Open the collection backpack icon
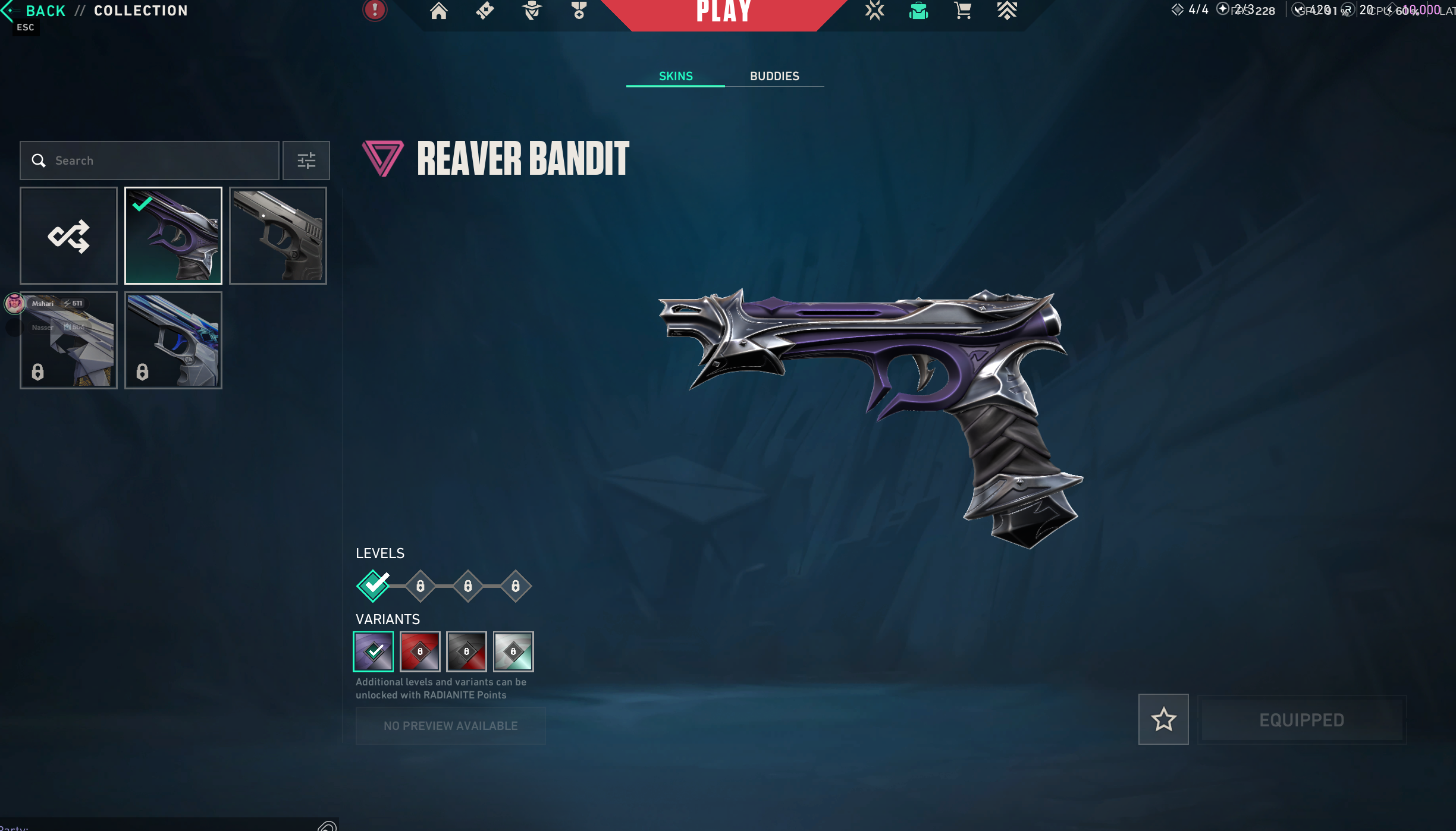 coord(918,11)
